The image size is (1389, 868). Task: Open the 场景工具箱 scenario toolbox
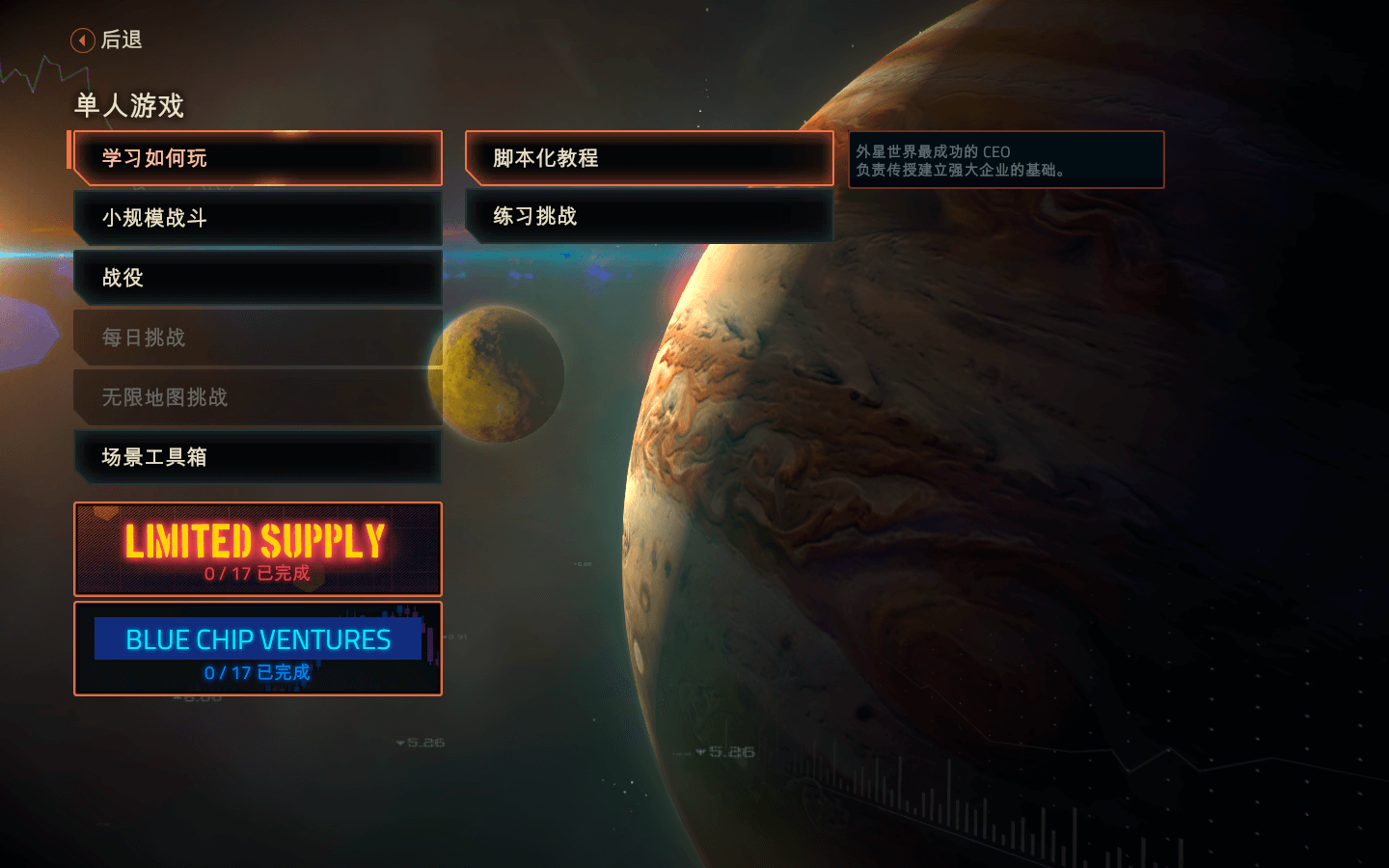pos(258,457)
